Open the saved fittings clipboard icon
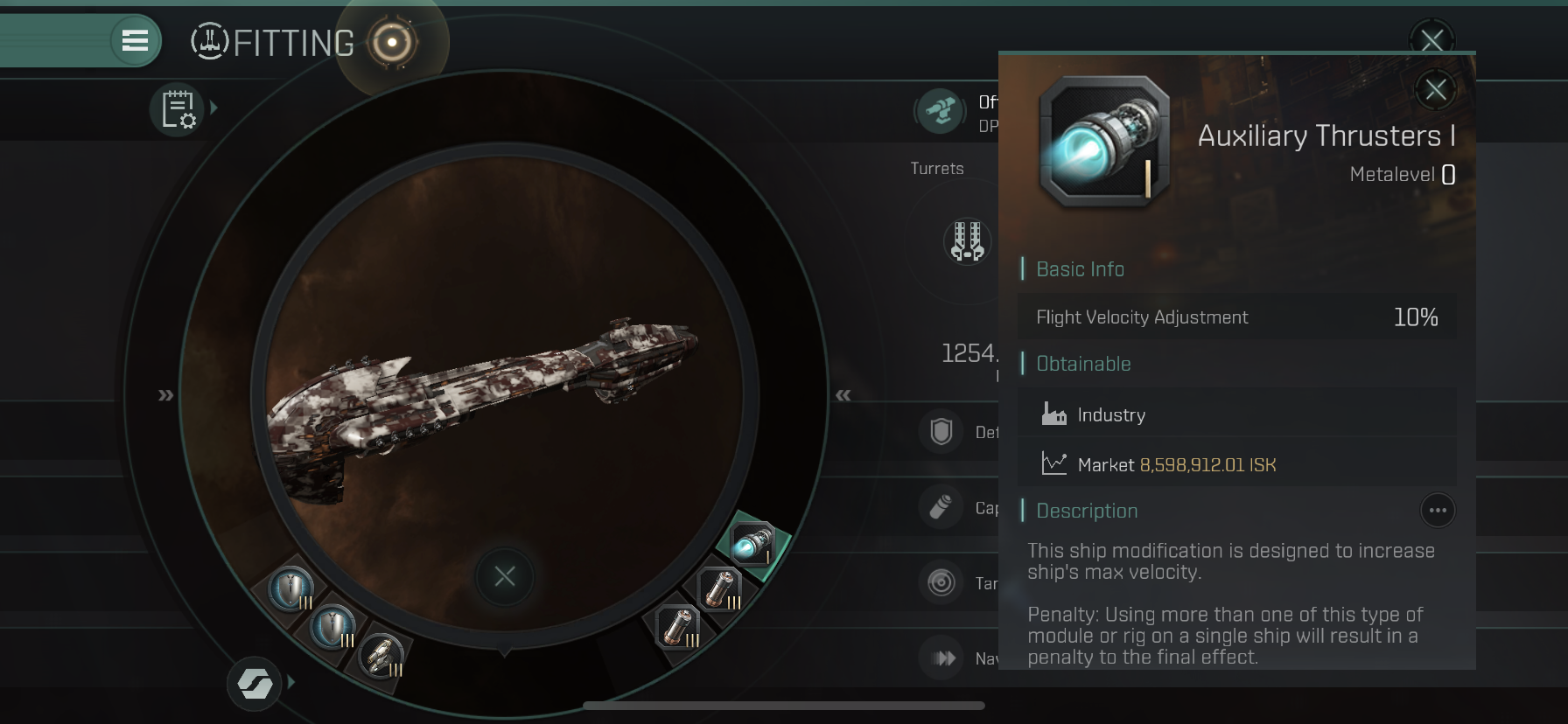The image size is (1568, 724). point(178,109)
